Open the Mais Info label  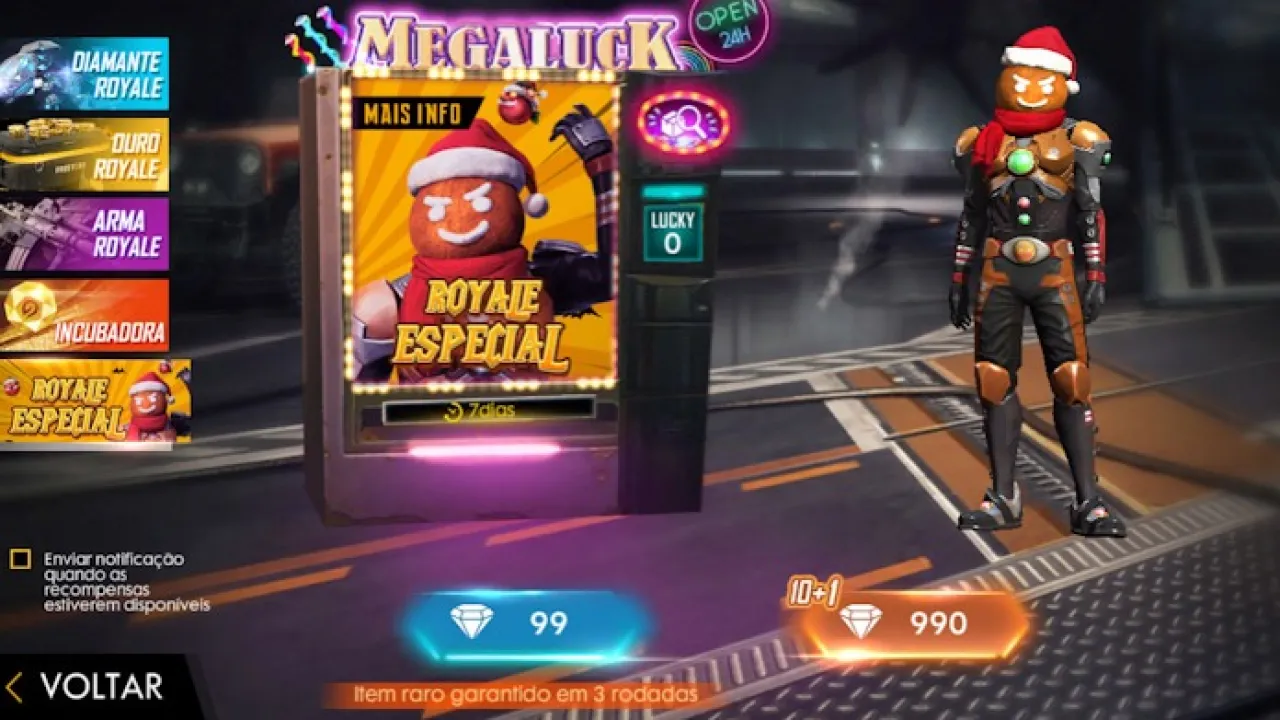(412, 113)
